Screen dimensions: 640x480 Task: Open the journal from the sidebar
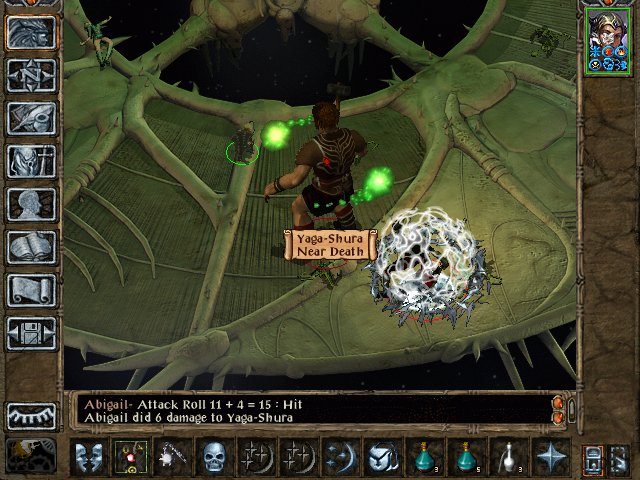[31, 118]
